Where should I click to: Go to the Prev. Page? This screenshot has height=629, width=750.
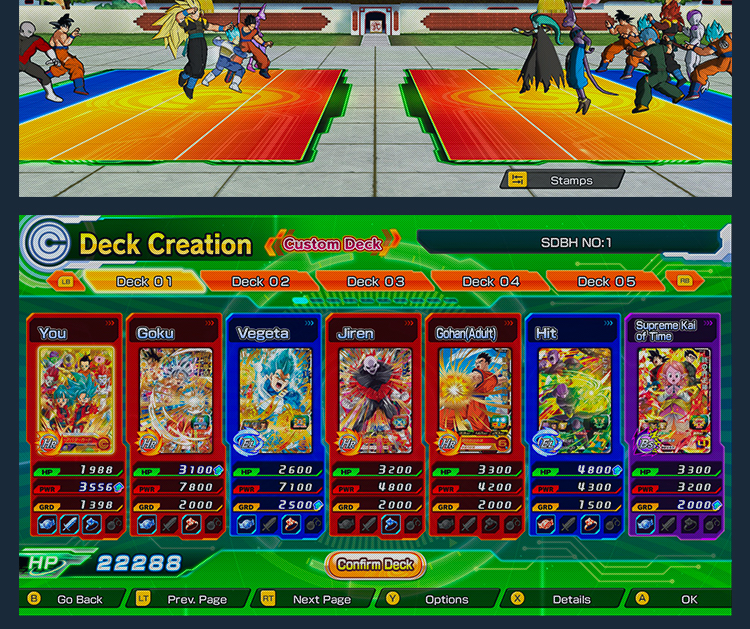pos(185,599)
